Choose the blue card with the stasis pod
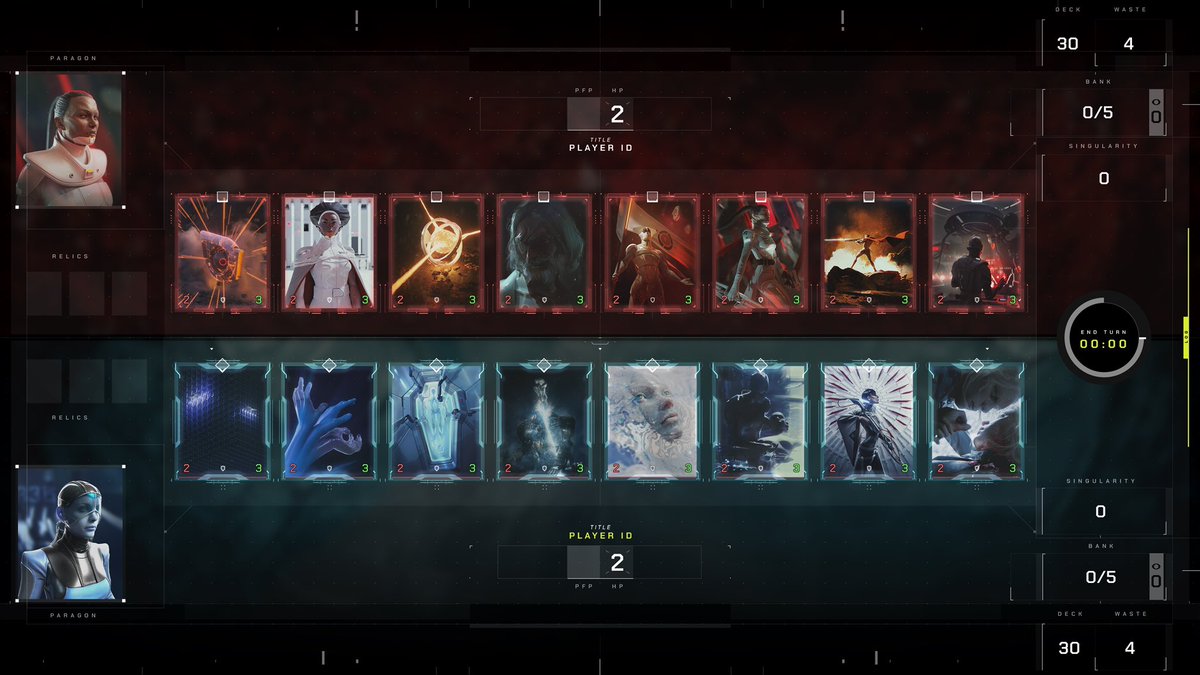Viewport: 1200px width, 675px height. (x=437, y=420)
